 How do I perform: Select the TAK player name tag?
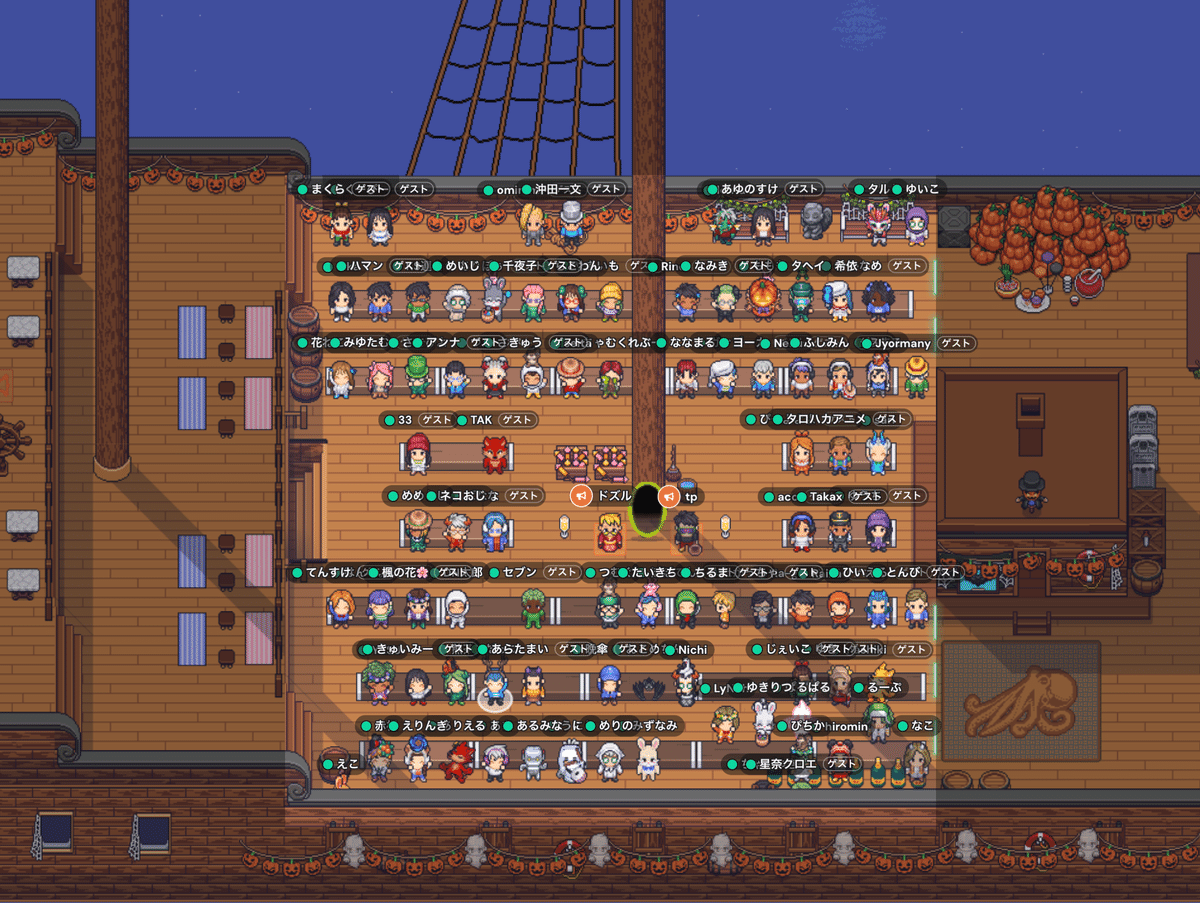481,420
